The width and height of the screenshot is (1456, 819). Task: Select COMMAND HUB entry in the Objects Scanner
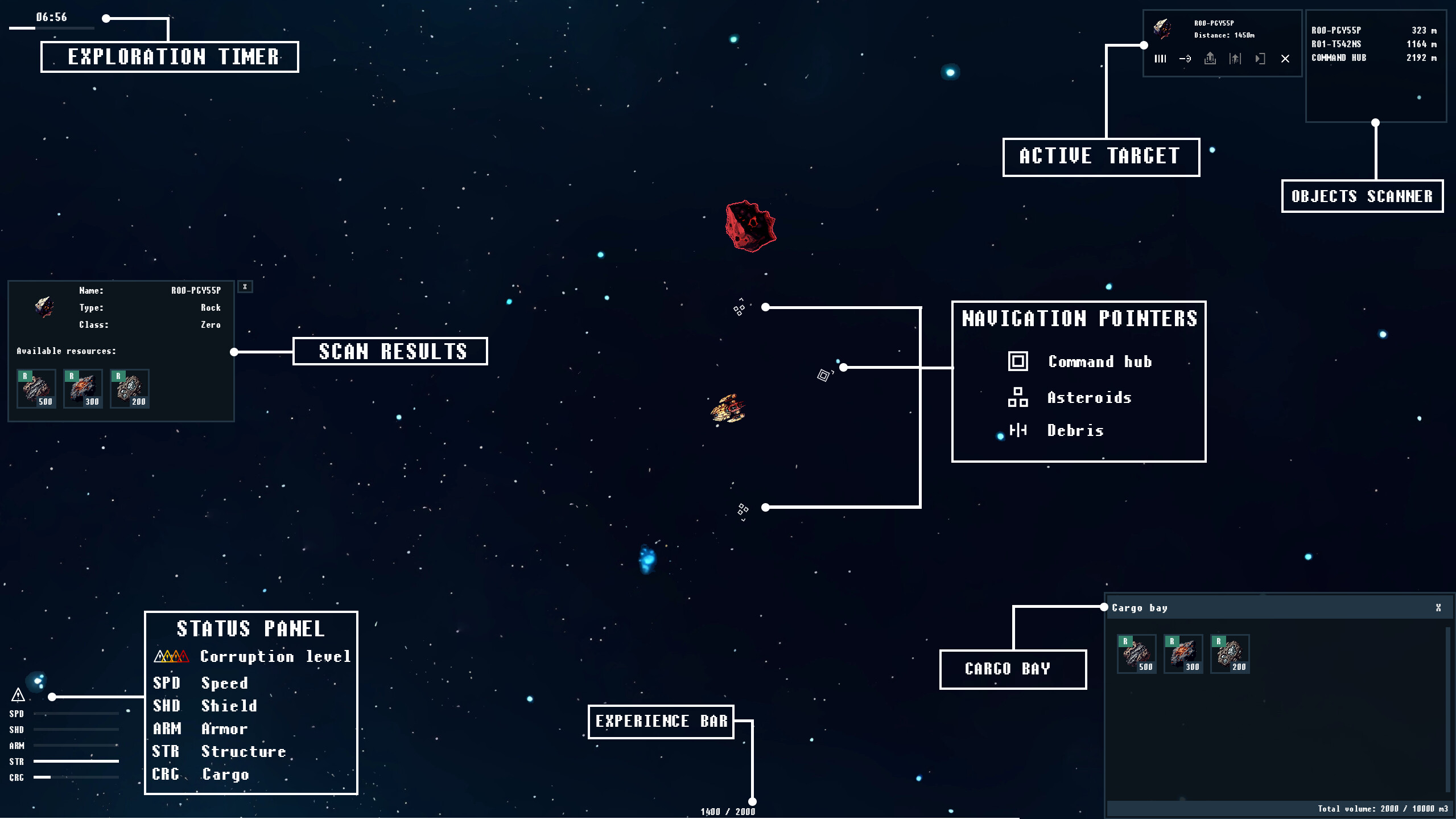pyautogui.click(x=1373, y=57)
